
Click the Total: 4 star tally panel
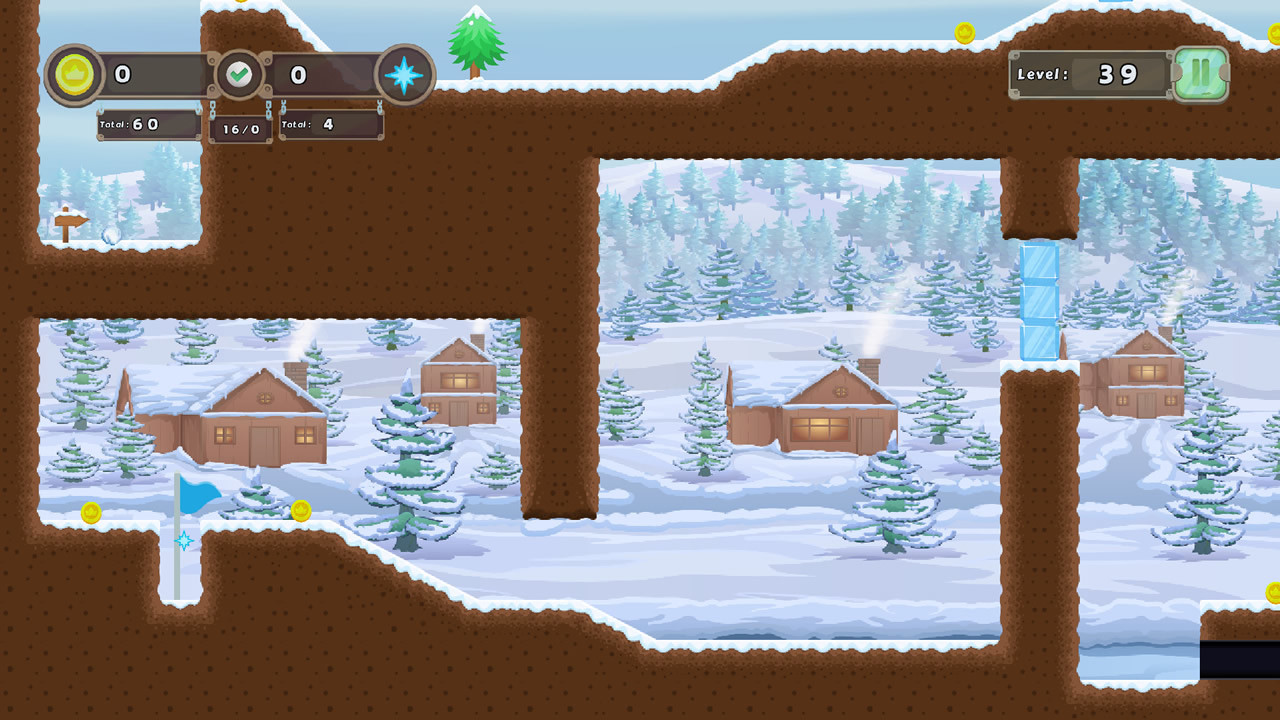pyautogui.click(x=331, y=125)
